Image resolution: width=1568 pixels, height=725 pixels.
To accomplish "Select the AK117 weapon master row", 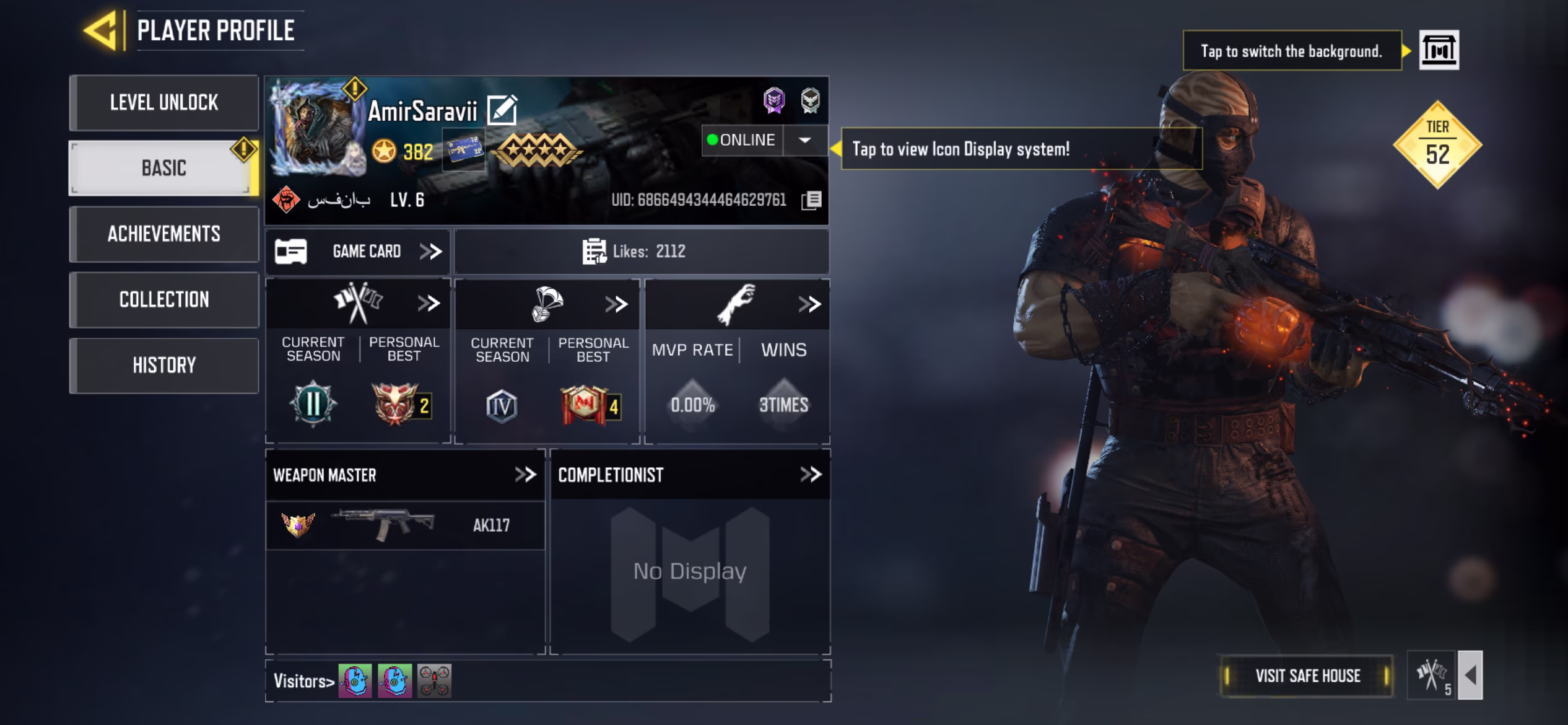I will pos(405,525).
